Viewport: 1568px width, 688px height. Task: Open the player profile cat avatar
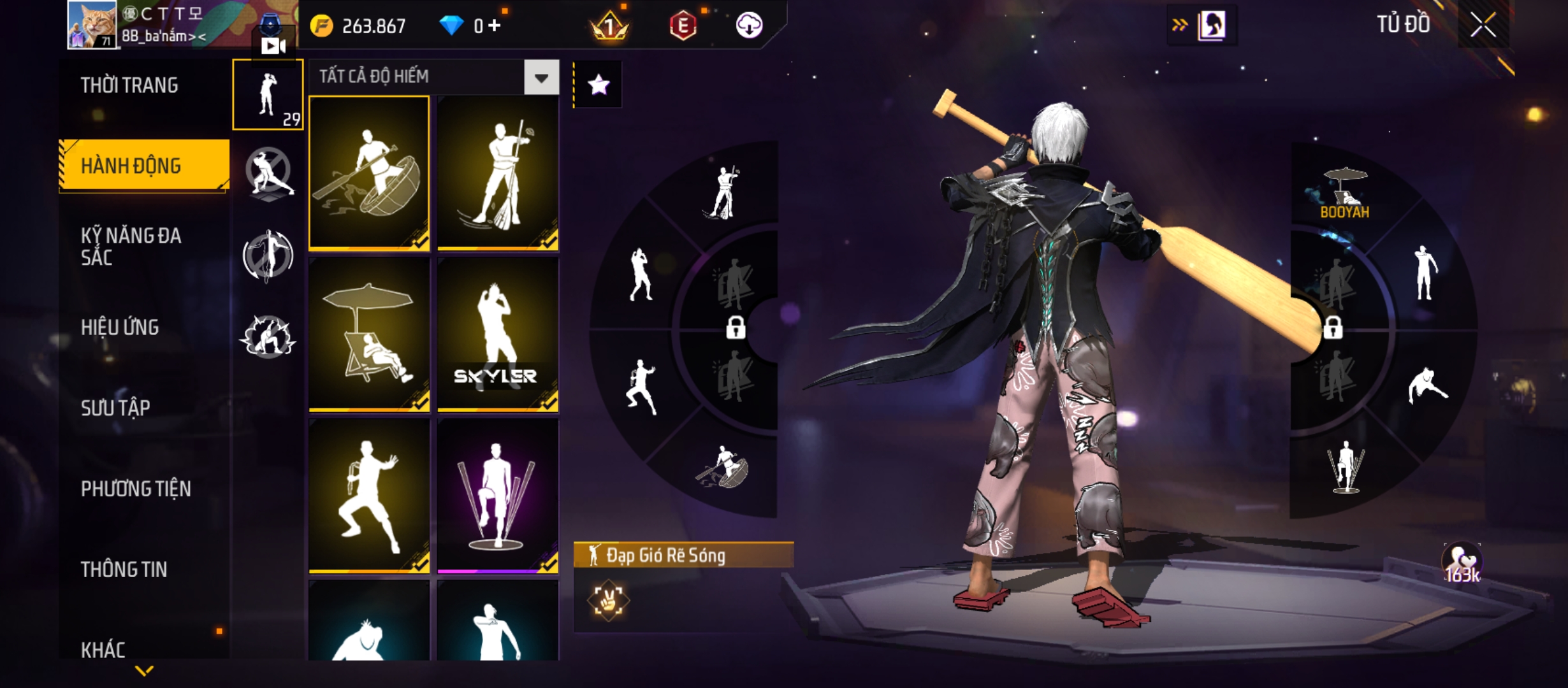pos(92,24)
